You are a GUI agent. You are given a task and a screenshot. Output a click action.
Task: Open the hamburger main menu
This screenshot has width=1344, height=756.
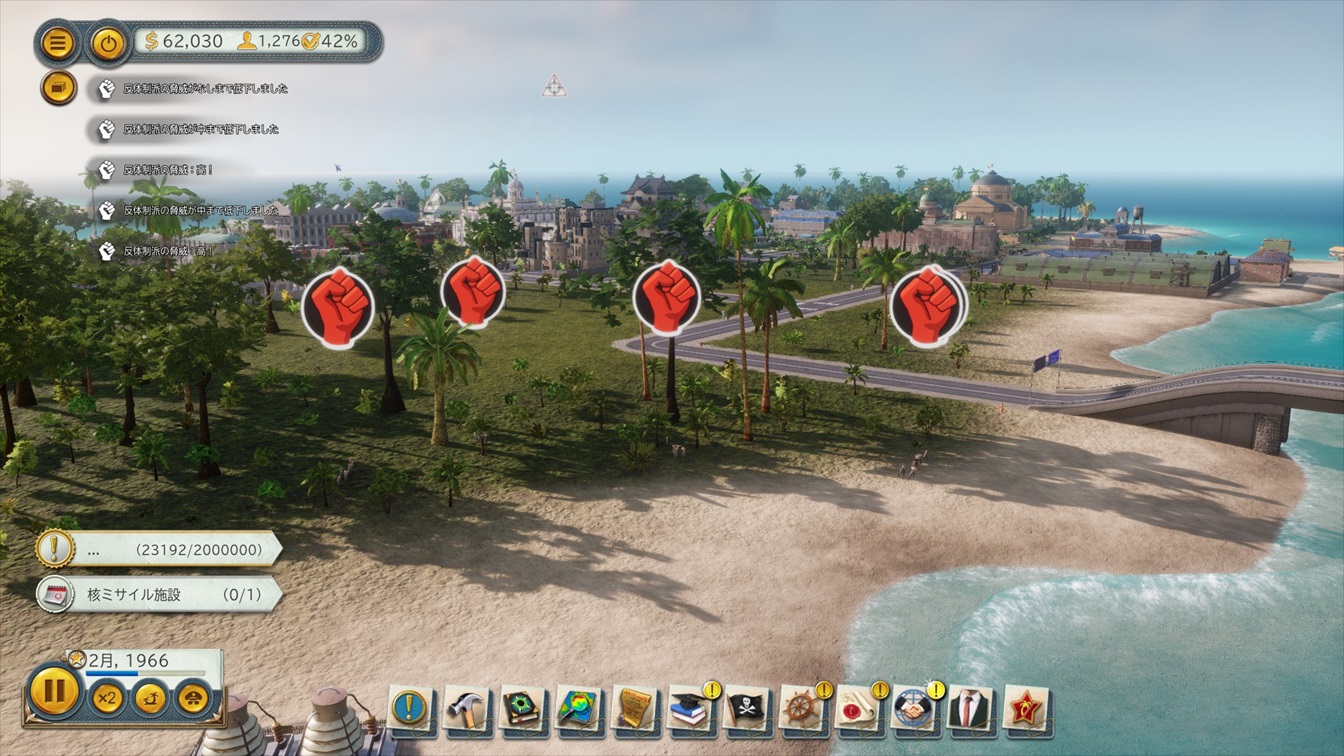pyautogui.click(x=58, y=43)
